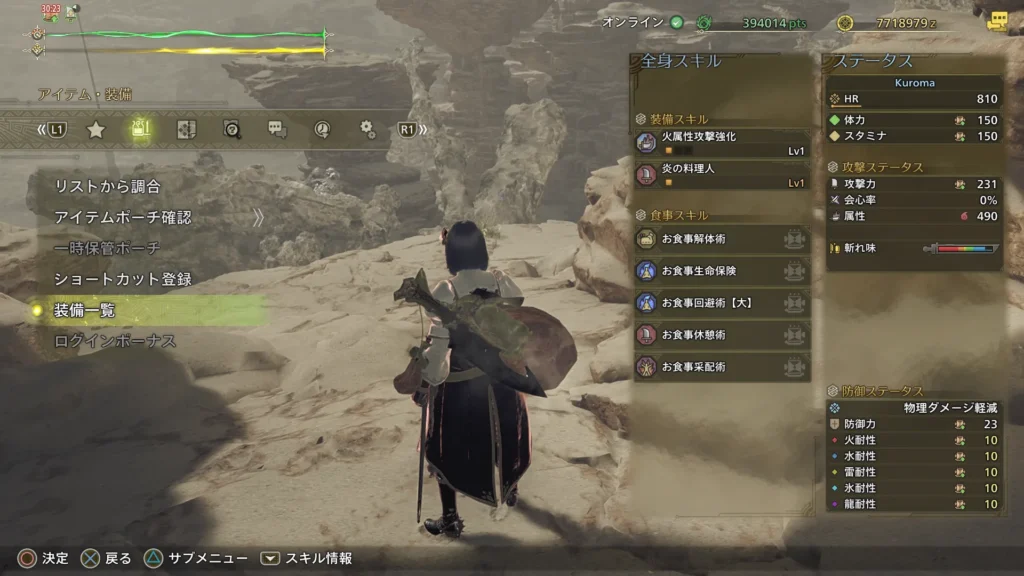
Task: Pick お食事回避術【大】 meal skill
Action: 721,303
